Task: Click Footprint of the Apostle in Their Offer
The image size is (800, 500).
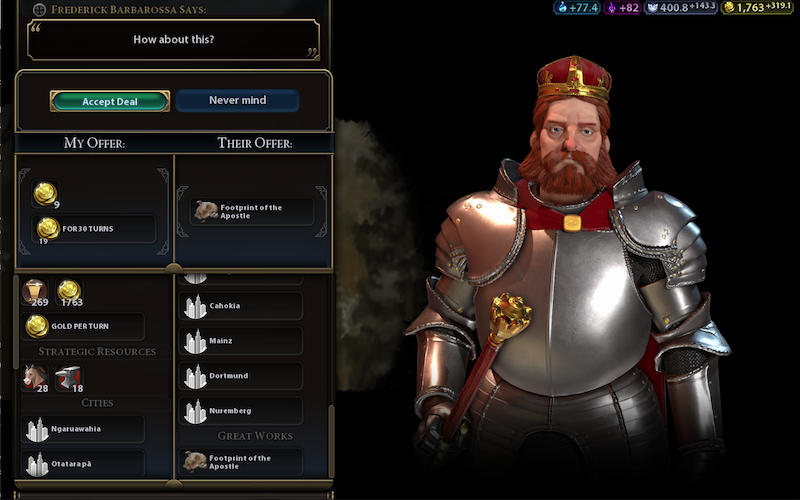Action: [251, 211]
